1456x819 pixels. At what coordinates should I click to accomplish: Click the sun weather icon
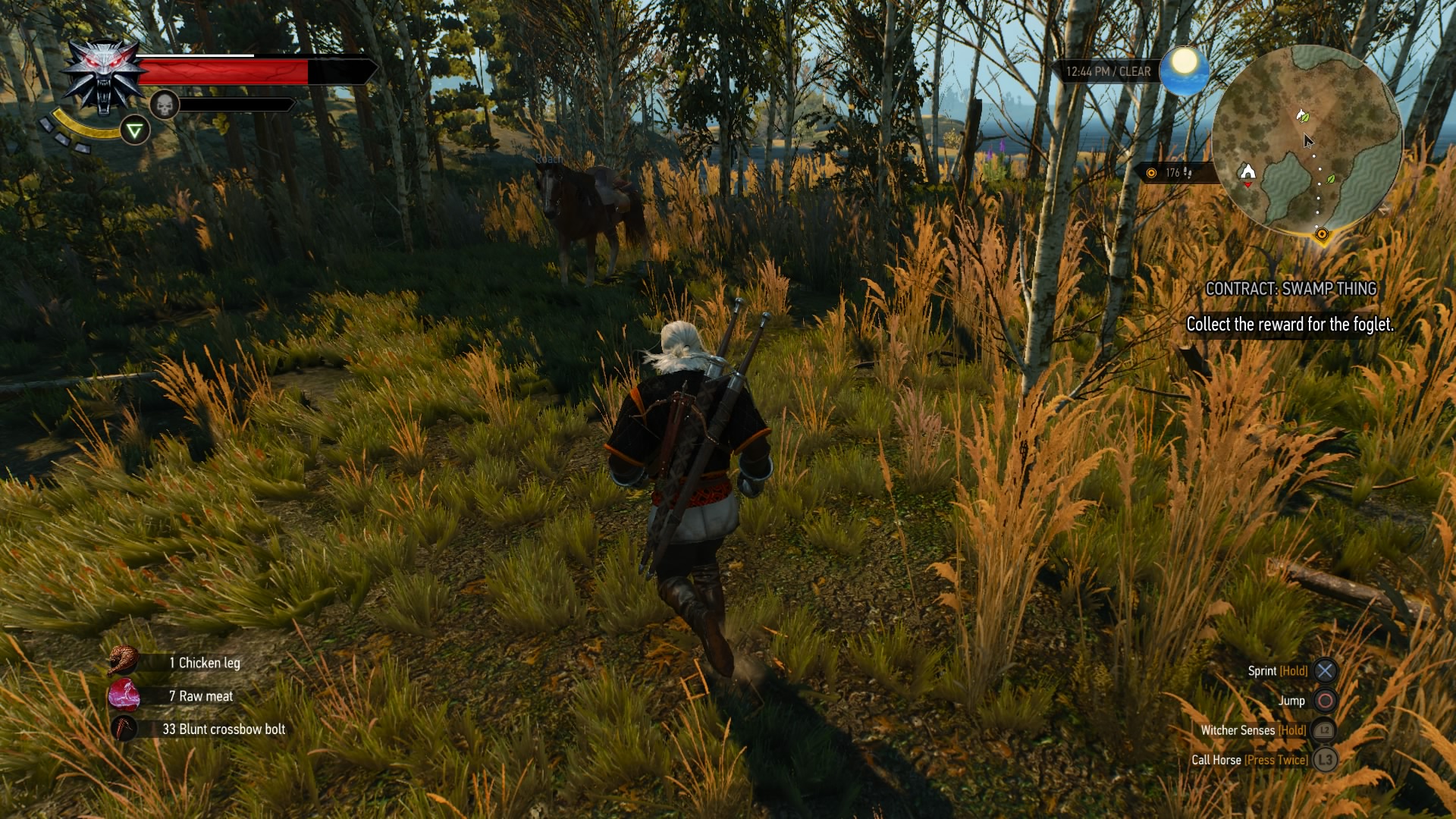click(x=1184, y=69)
